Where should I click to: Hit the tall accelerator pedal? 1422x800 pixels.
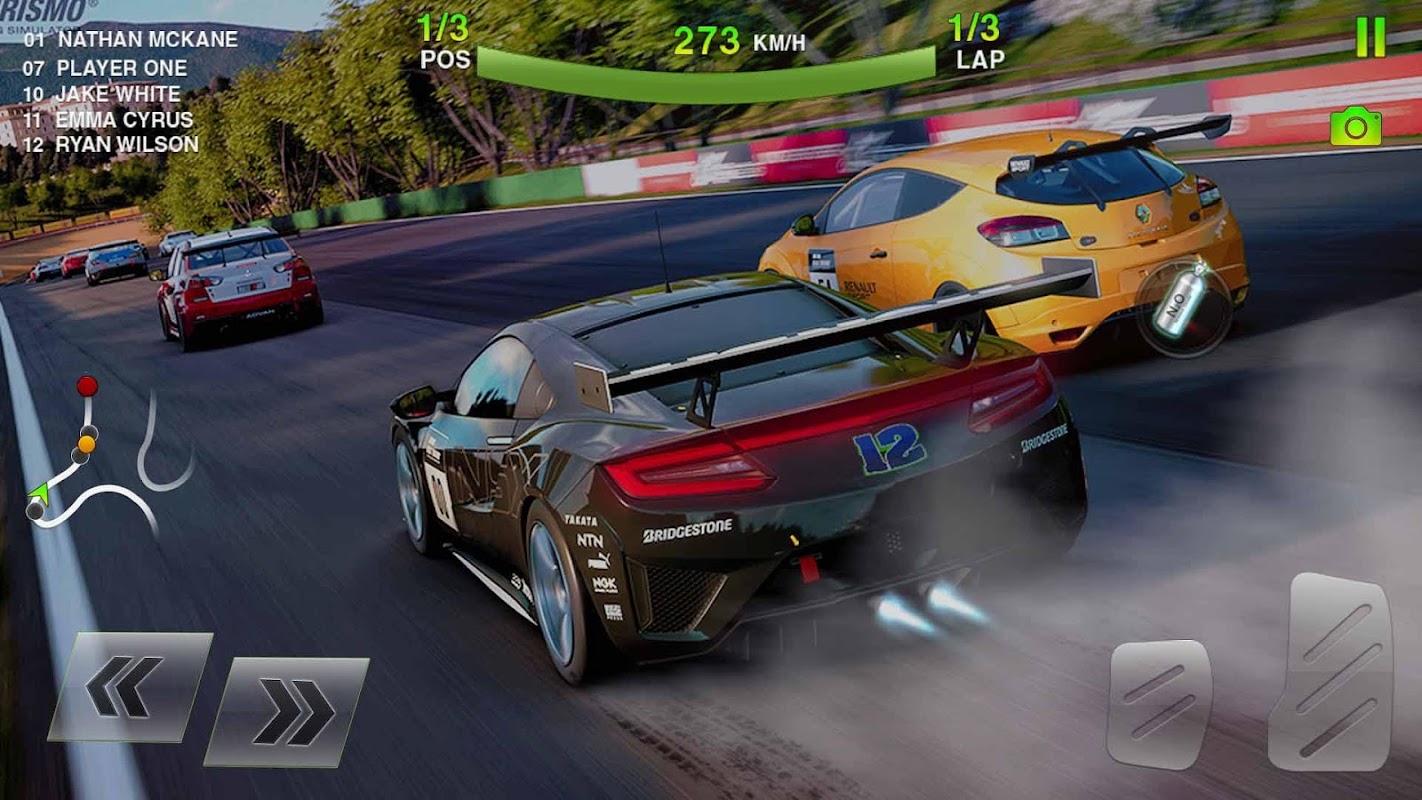[x=1330, y=671]
